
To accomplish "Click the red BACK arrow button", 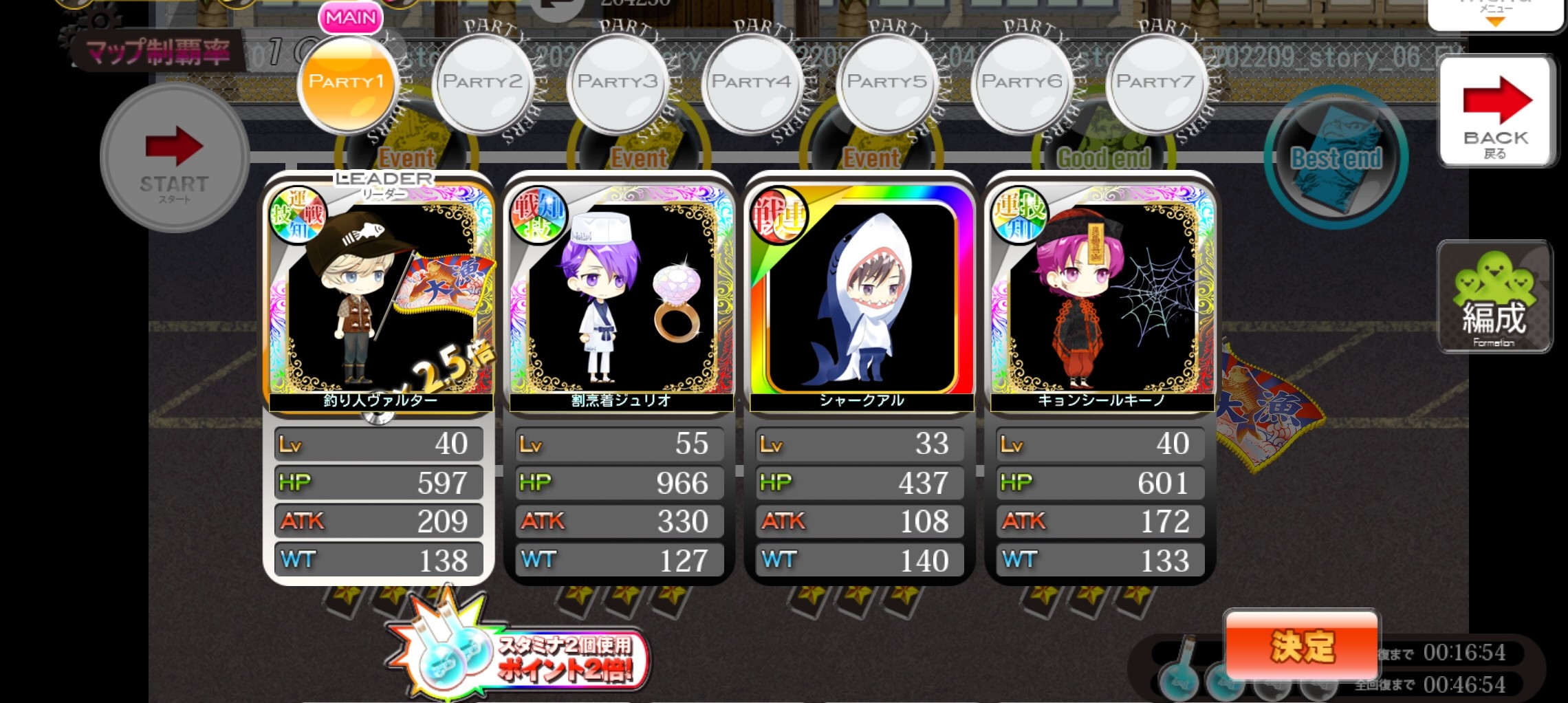I will [1496, 111].
